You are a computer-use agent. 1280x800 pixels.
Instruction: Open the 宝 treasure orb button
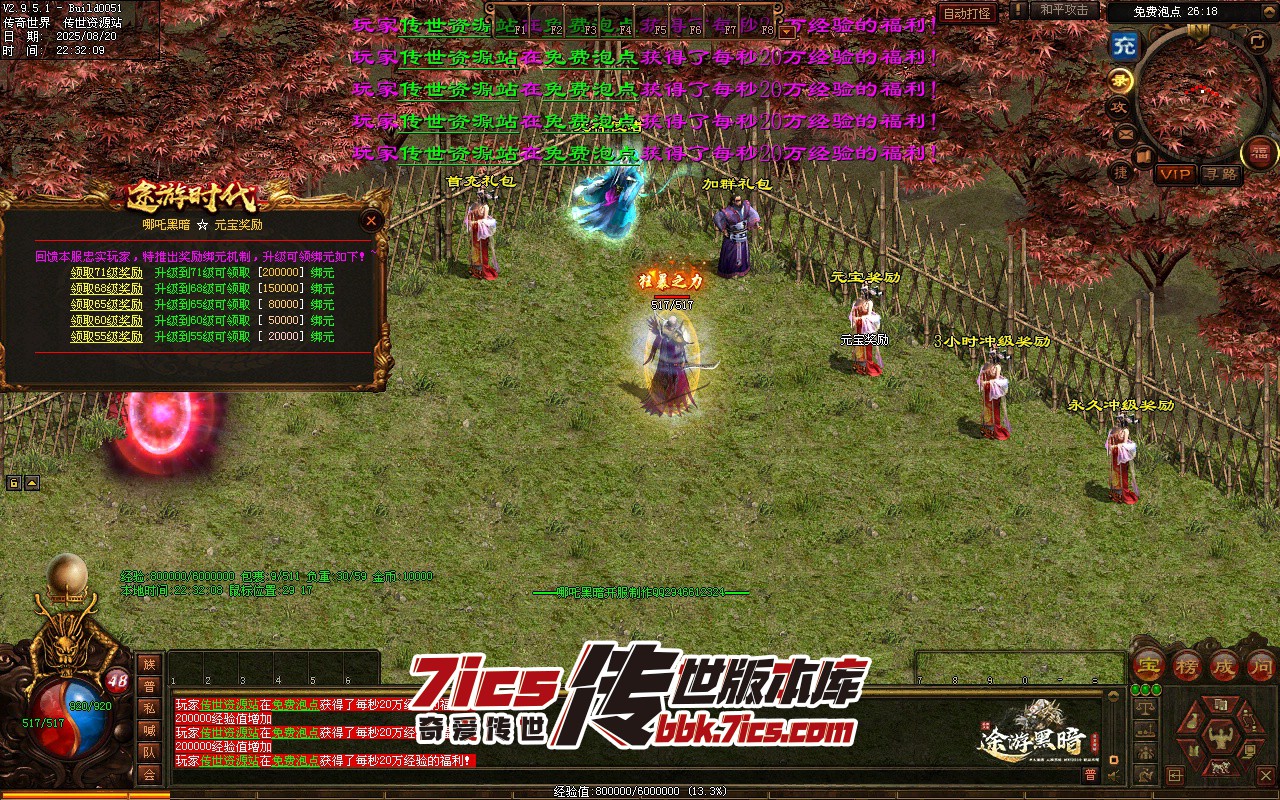click(1149, 666)
